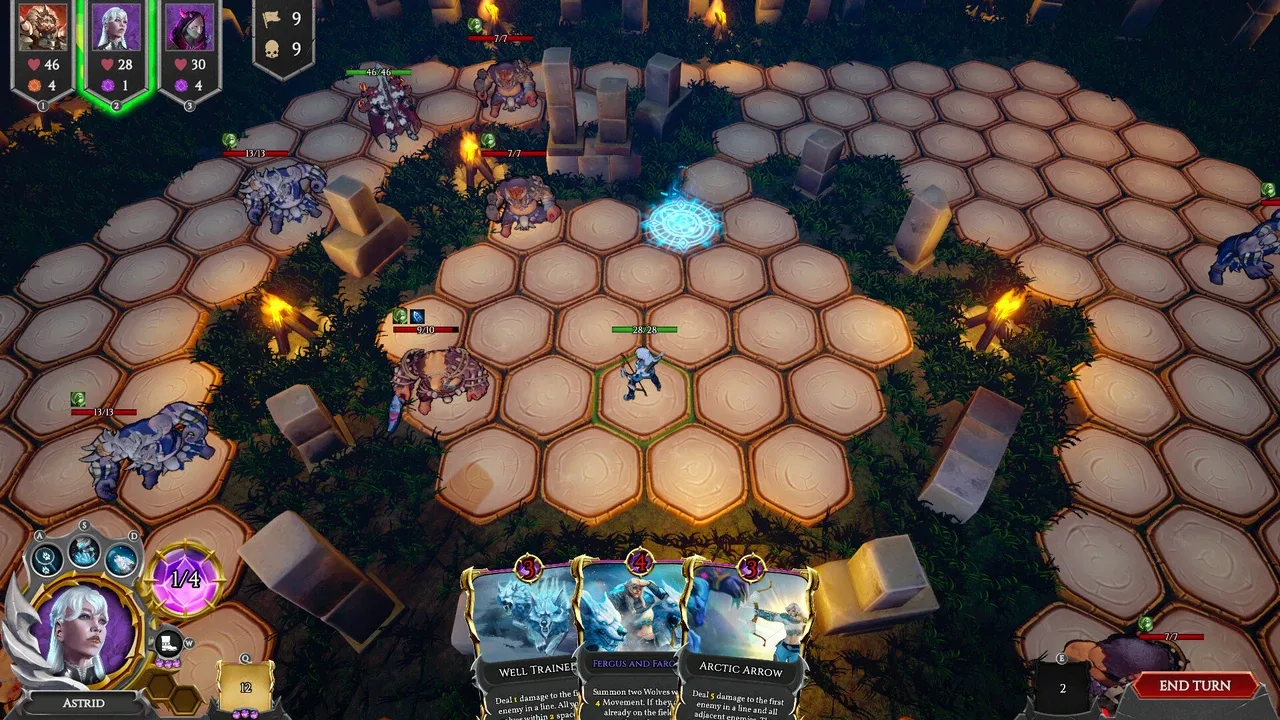
Task: Select the glowing blue rune hex tile
Action: pos(681,222)
